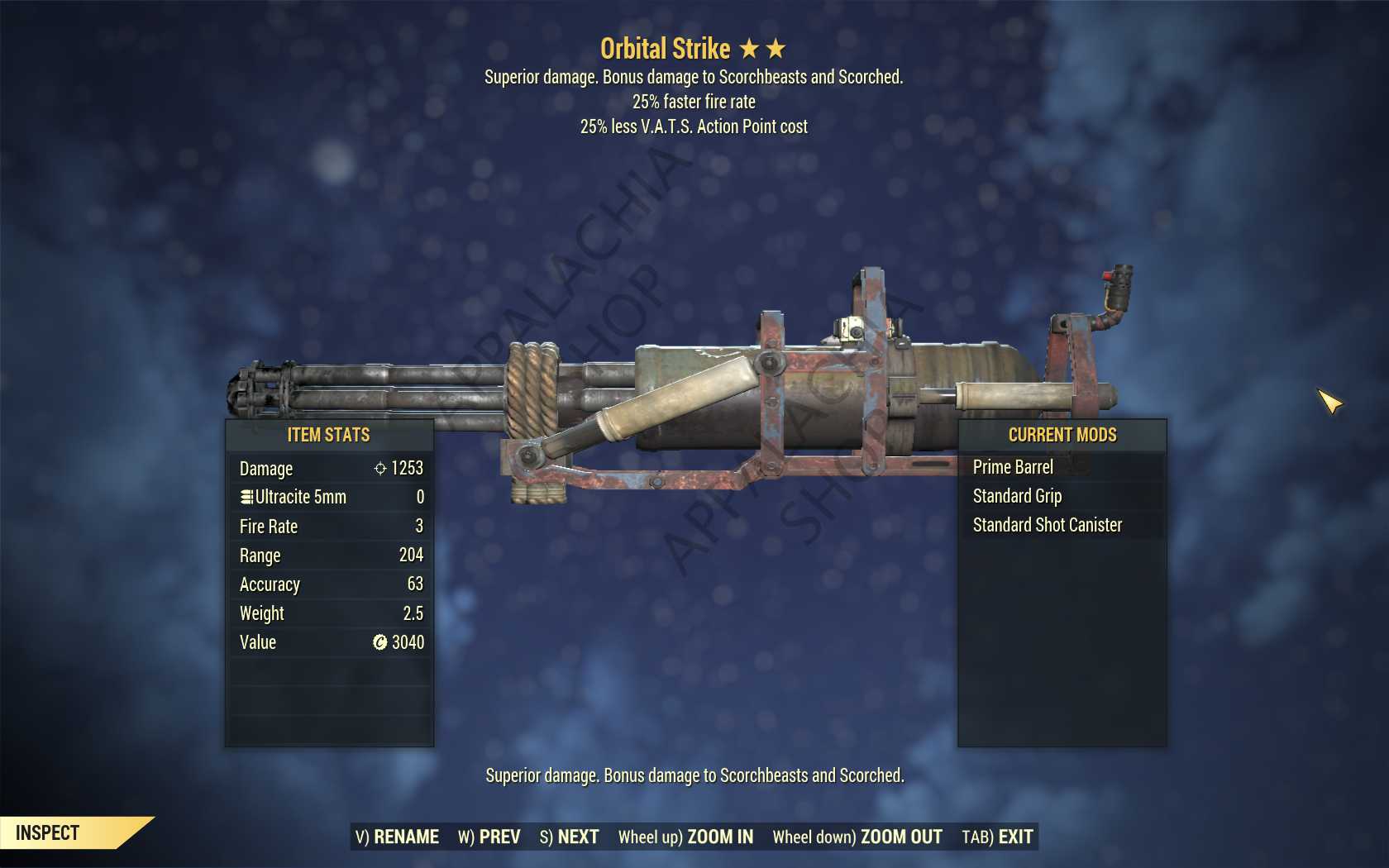
Task: Click the second legendary star icon
Action: point(775,48)
